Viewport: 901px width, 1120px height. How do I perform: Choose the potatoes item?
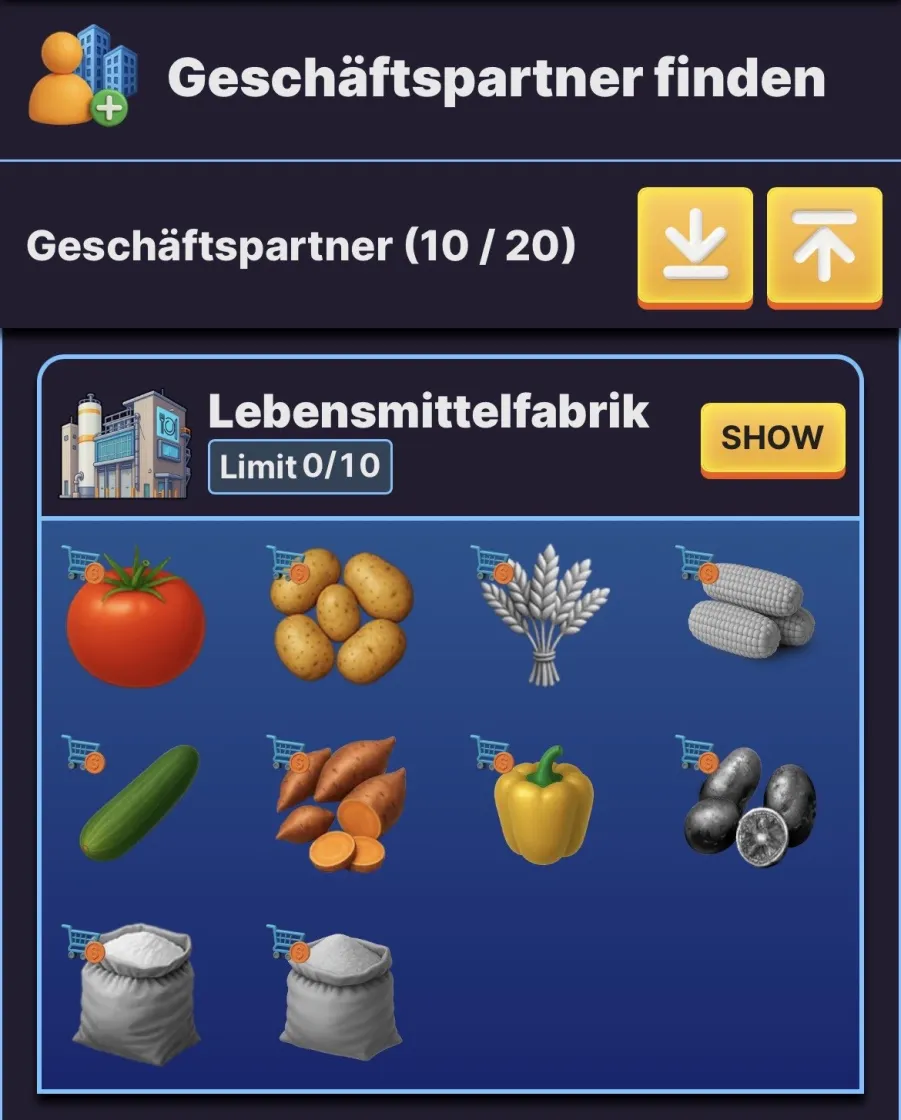click(x=341, y=616)
